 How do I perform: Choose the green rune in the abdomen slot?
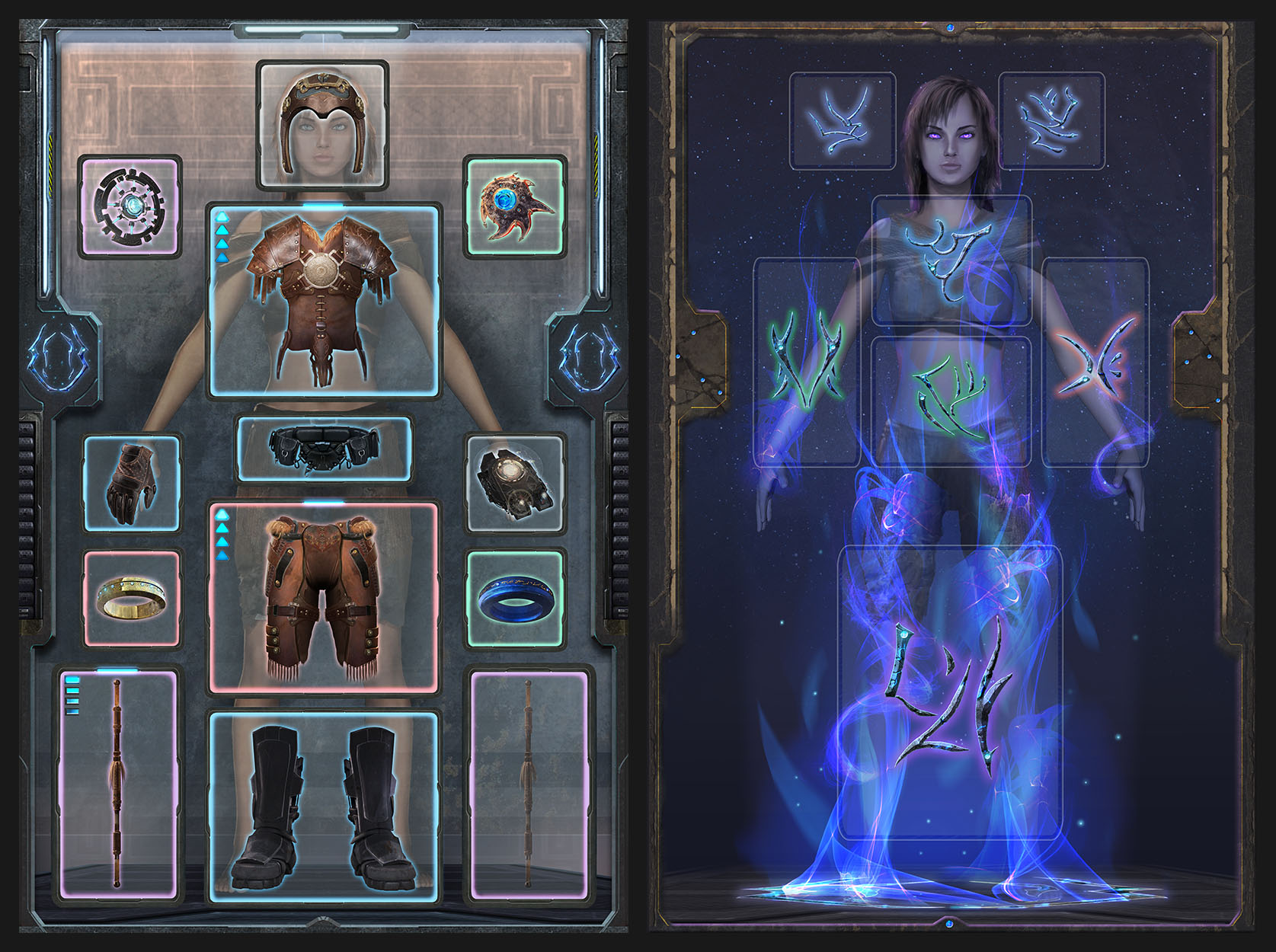[x=951, y=400]
